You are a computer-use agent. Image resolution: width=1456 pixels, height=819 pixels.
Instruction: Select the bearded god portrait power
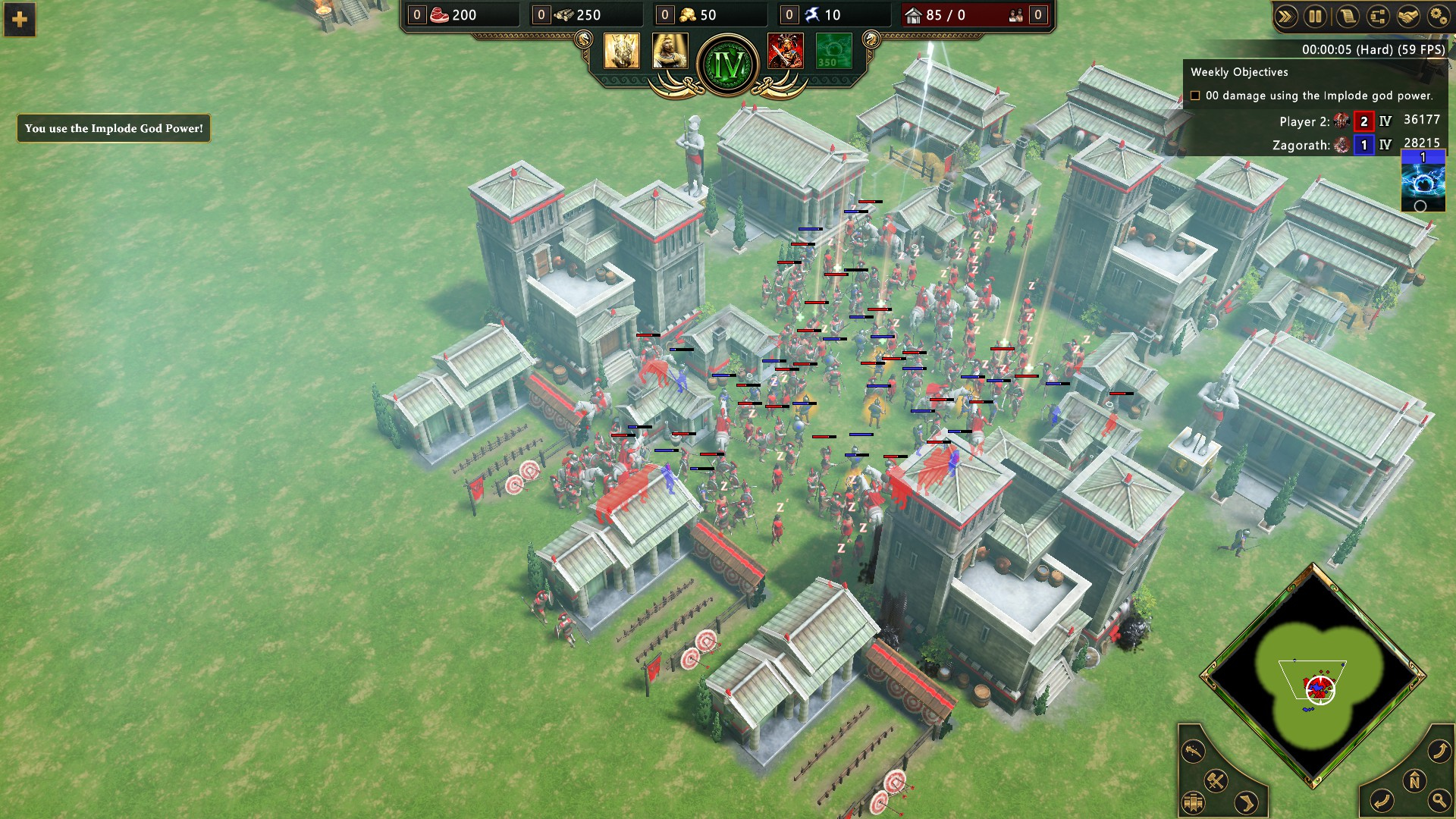tap(670, 51)
